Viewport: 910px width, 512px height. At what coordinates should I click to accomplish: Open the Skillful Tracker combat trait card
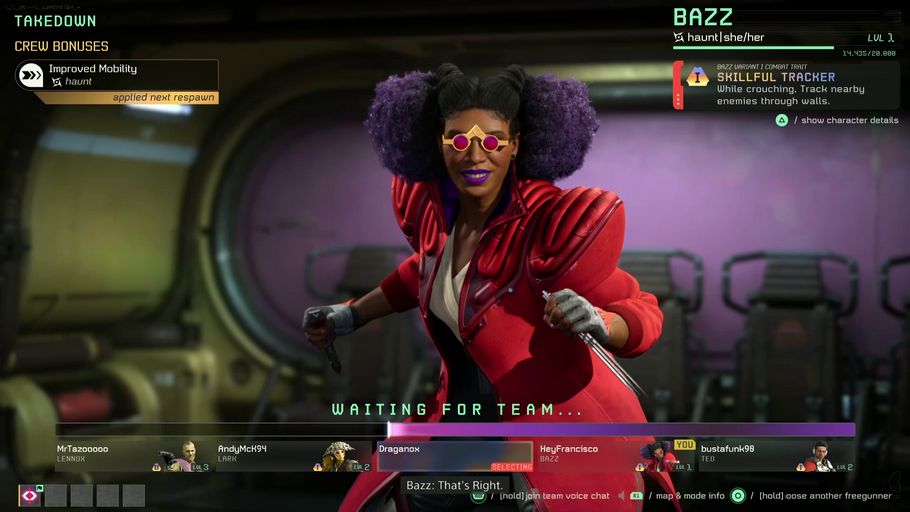tap(785, 85)
